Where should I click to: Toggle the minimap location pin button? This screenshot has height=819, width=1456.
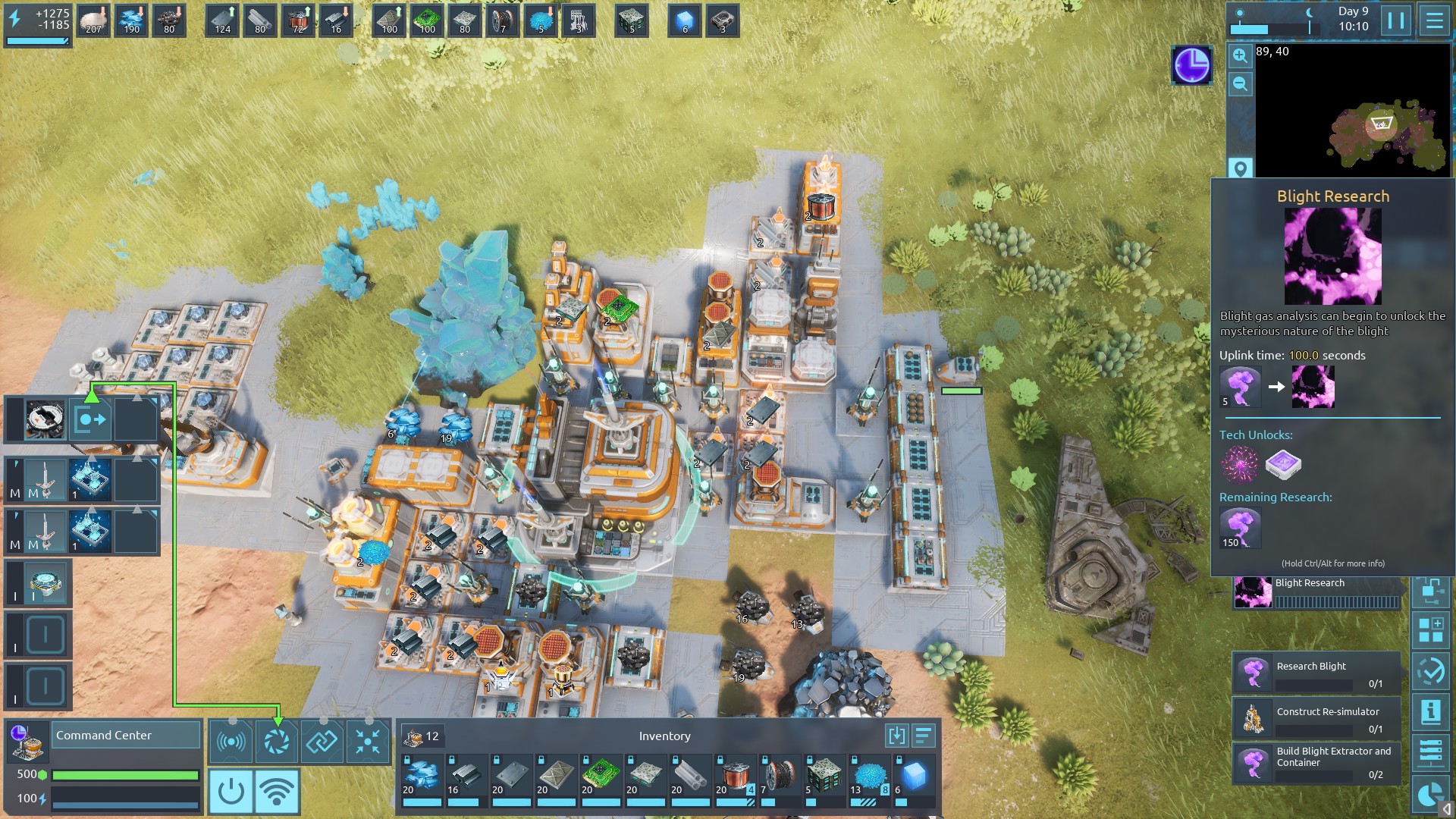point(1240,168)
